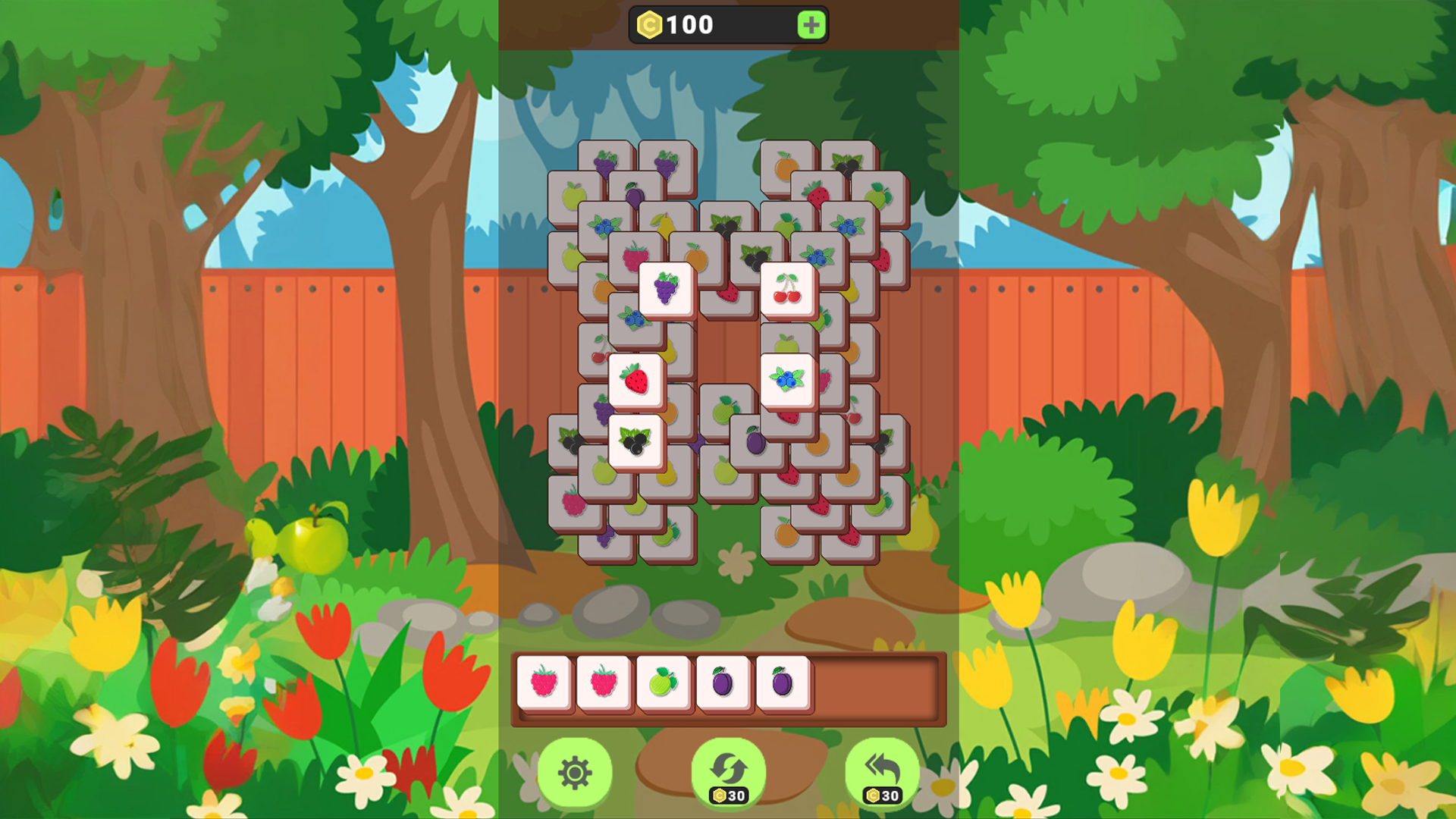
Task: Tap the highlighted blackberry tile
Action: pos(635,442)
